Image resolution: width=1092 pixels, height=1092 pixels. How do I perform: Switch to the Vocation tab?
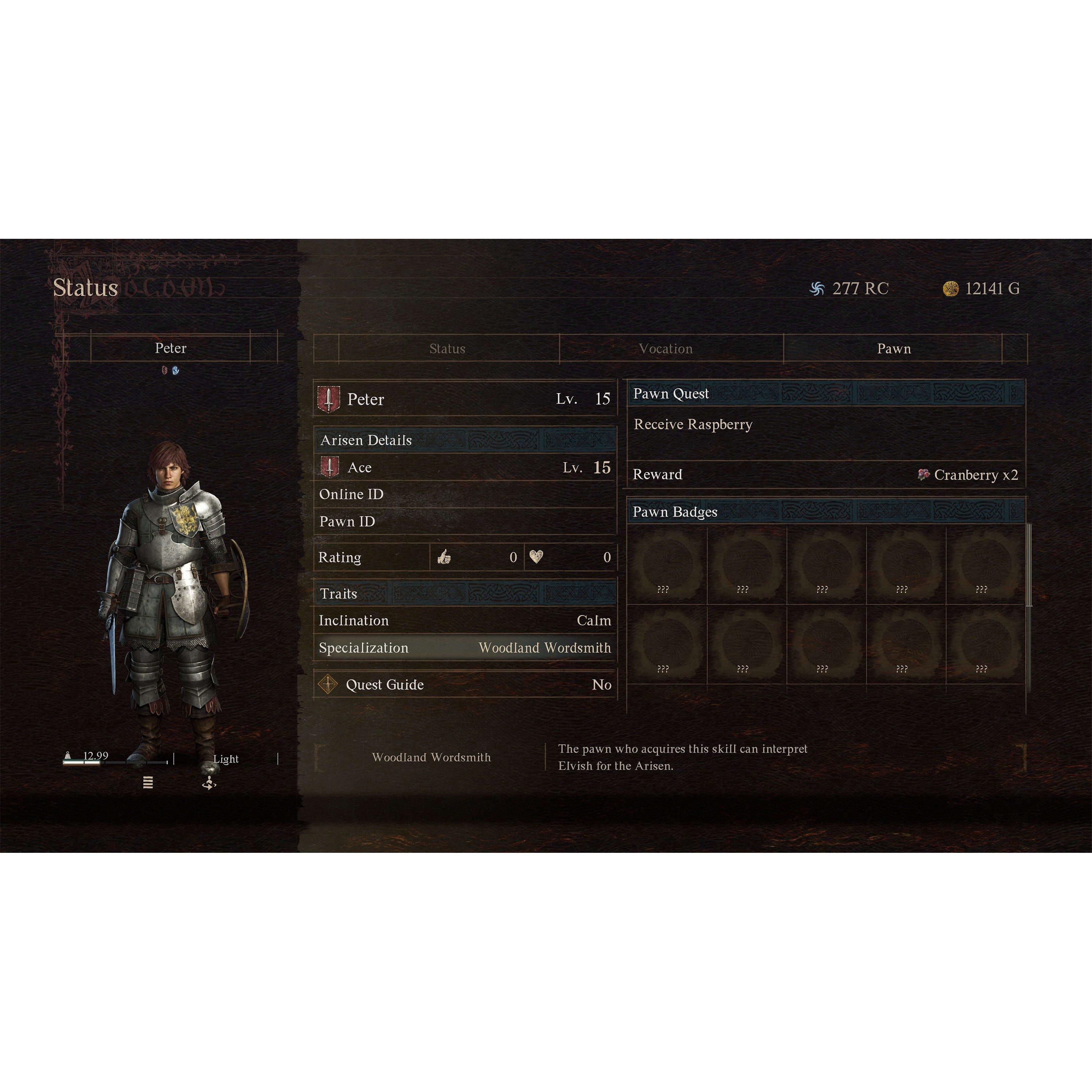coord(666,349)
